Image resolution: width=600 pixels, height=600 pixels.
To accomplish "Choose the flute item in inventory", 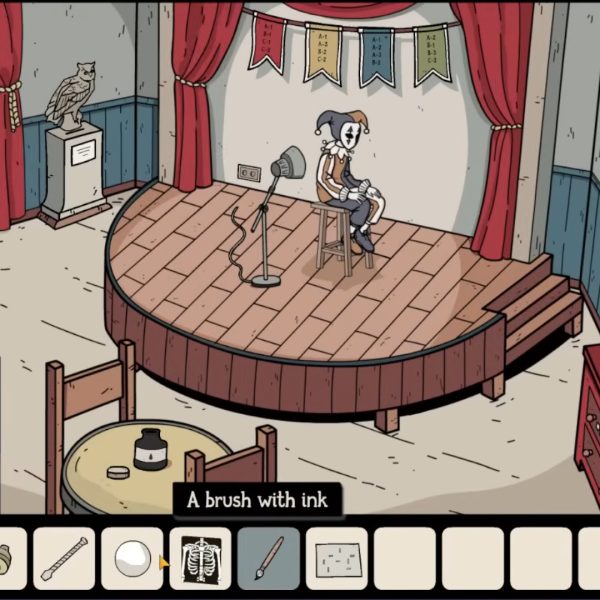I will 65,558.
